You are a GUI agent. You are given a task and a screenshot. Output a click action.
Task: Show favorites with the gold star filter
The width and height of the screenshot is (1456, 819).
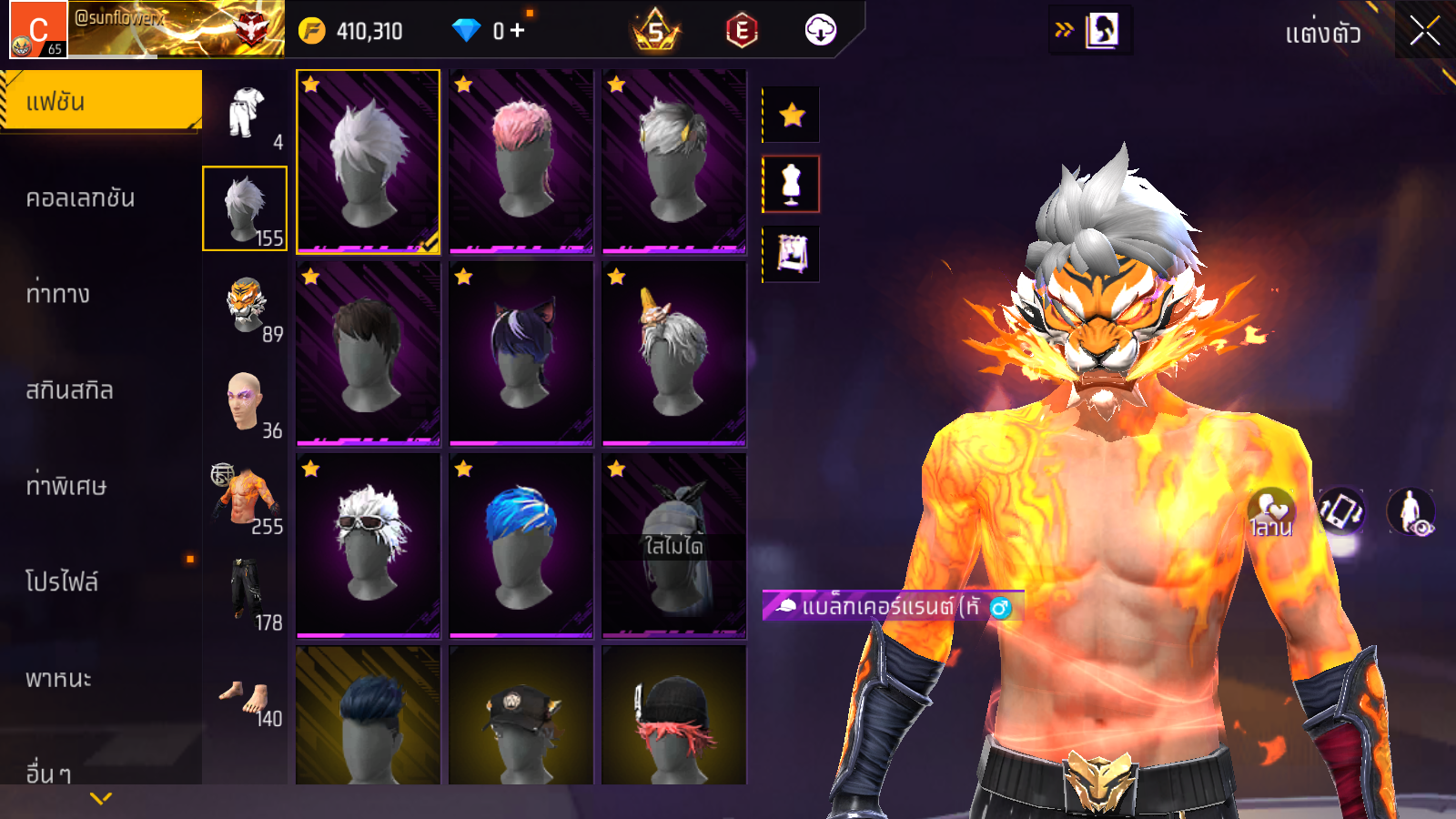click(x=791, y=115)
